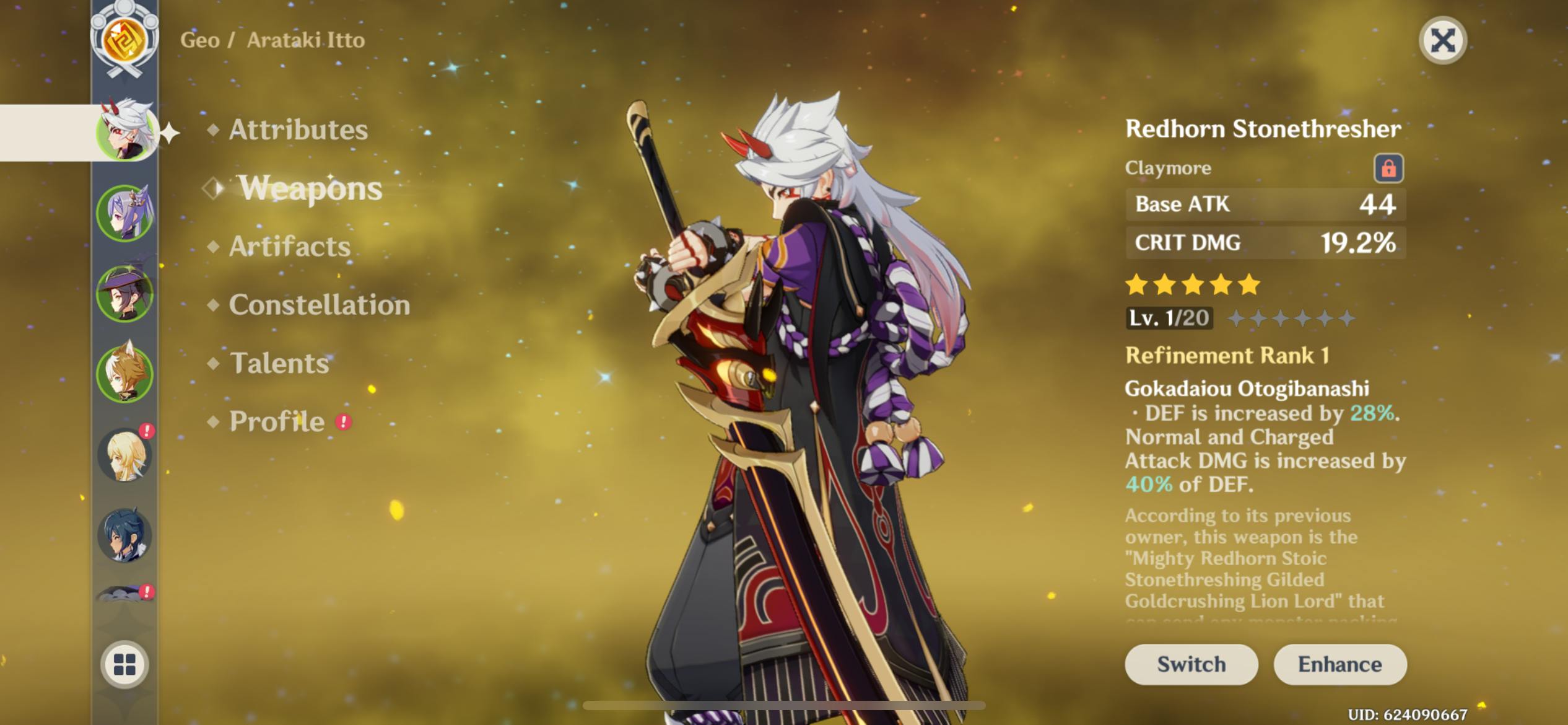Select the character wearing a witch hat
The image size is (1568, 725).
pyautogui.click(x=124, y=294)
